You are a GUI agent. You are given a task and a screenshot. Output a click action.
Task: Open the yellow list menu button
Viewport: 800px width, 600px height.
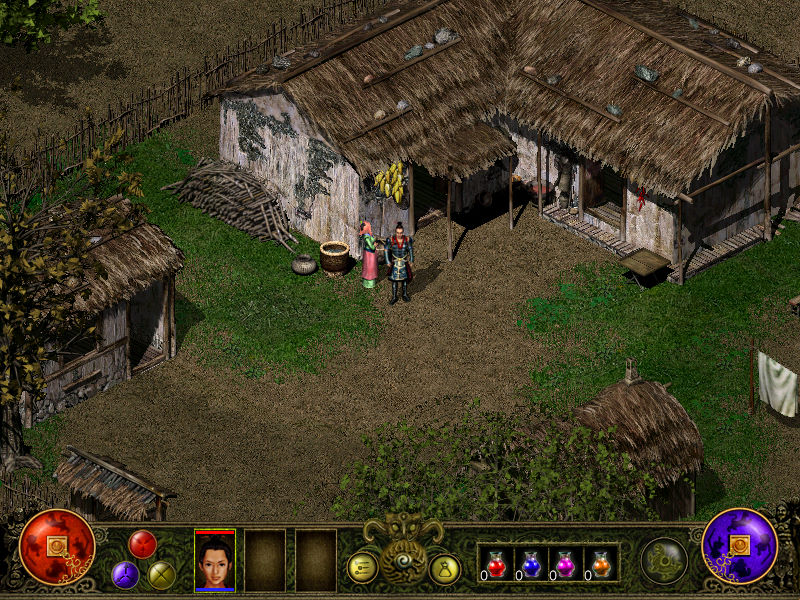362,567
